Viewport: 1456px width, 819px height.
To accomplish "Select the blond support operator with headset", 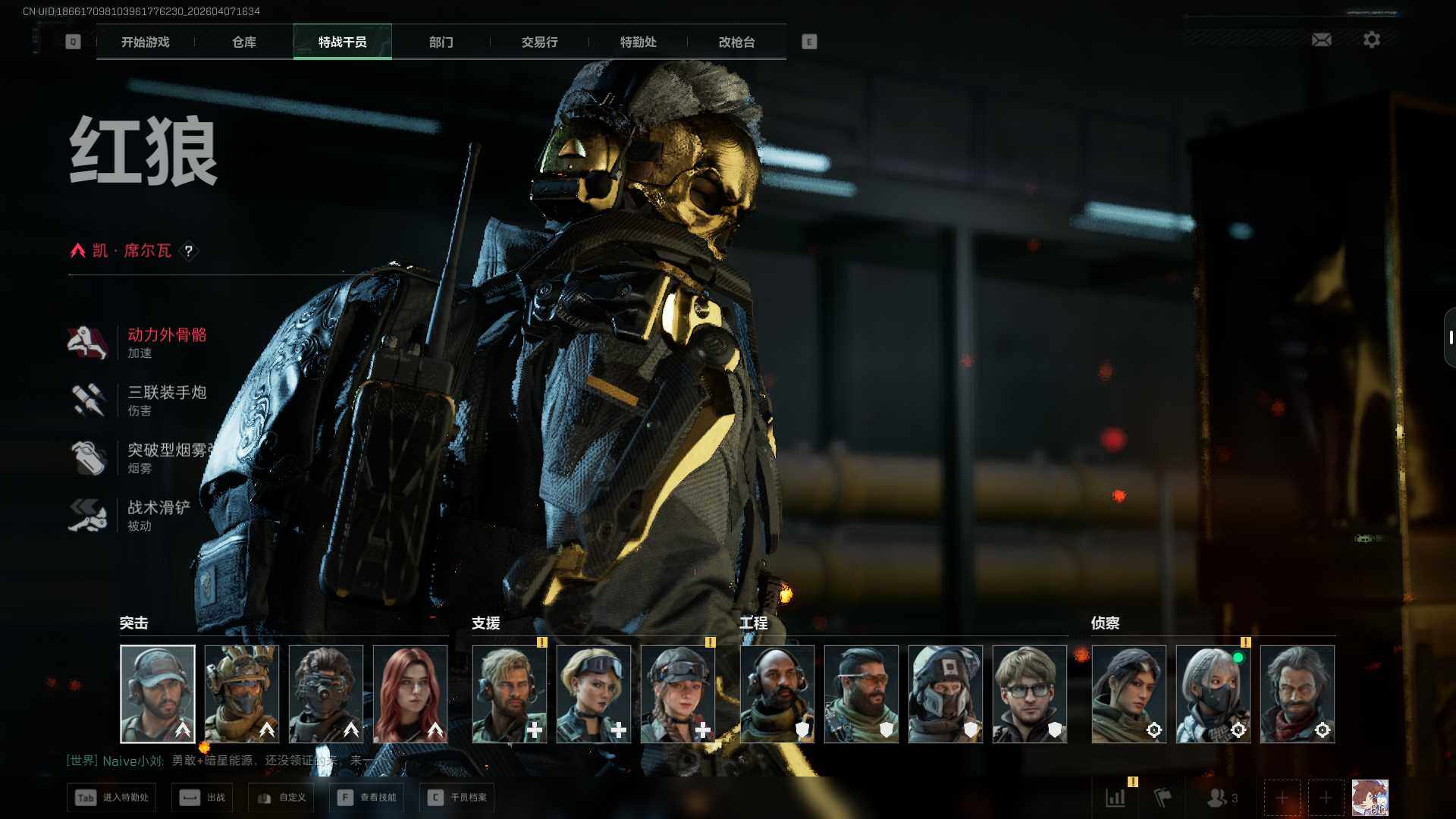I will pos(510,694).
